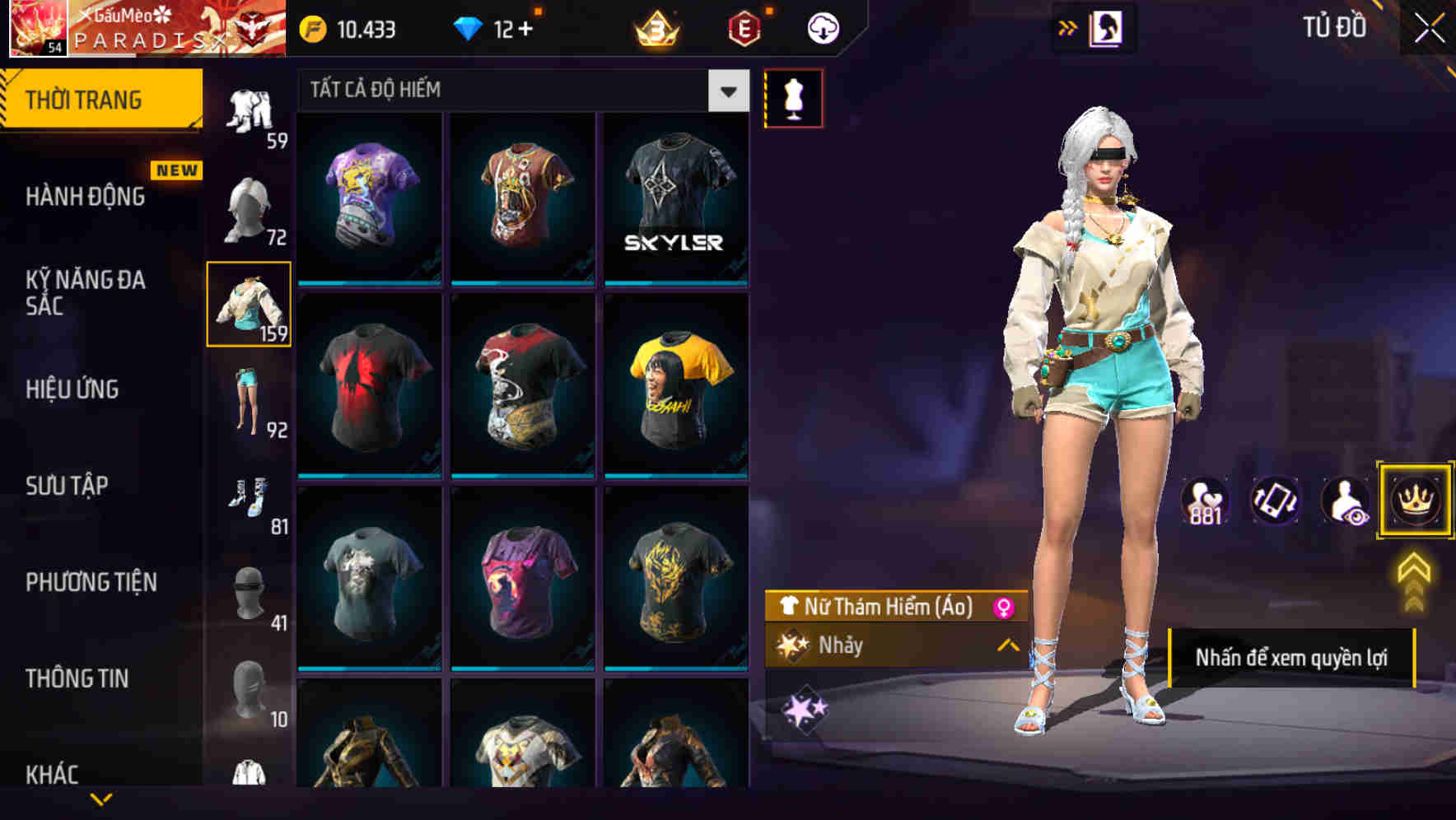Select the crown badge icon beside the model
The height and width of the screenshot is (820, 1456).
click(1415, 501)
